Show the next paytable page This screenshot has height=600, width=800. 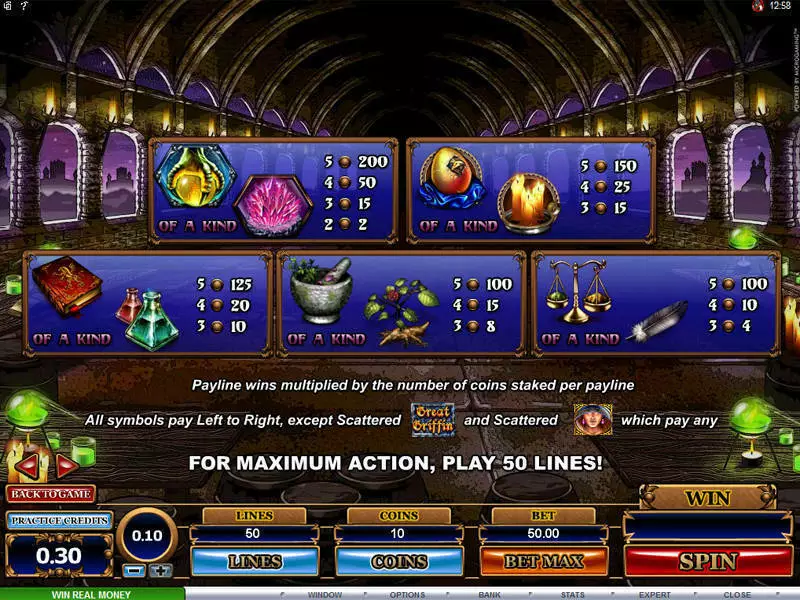pyautogui.click(x=66, y=465)
